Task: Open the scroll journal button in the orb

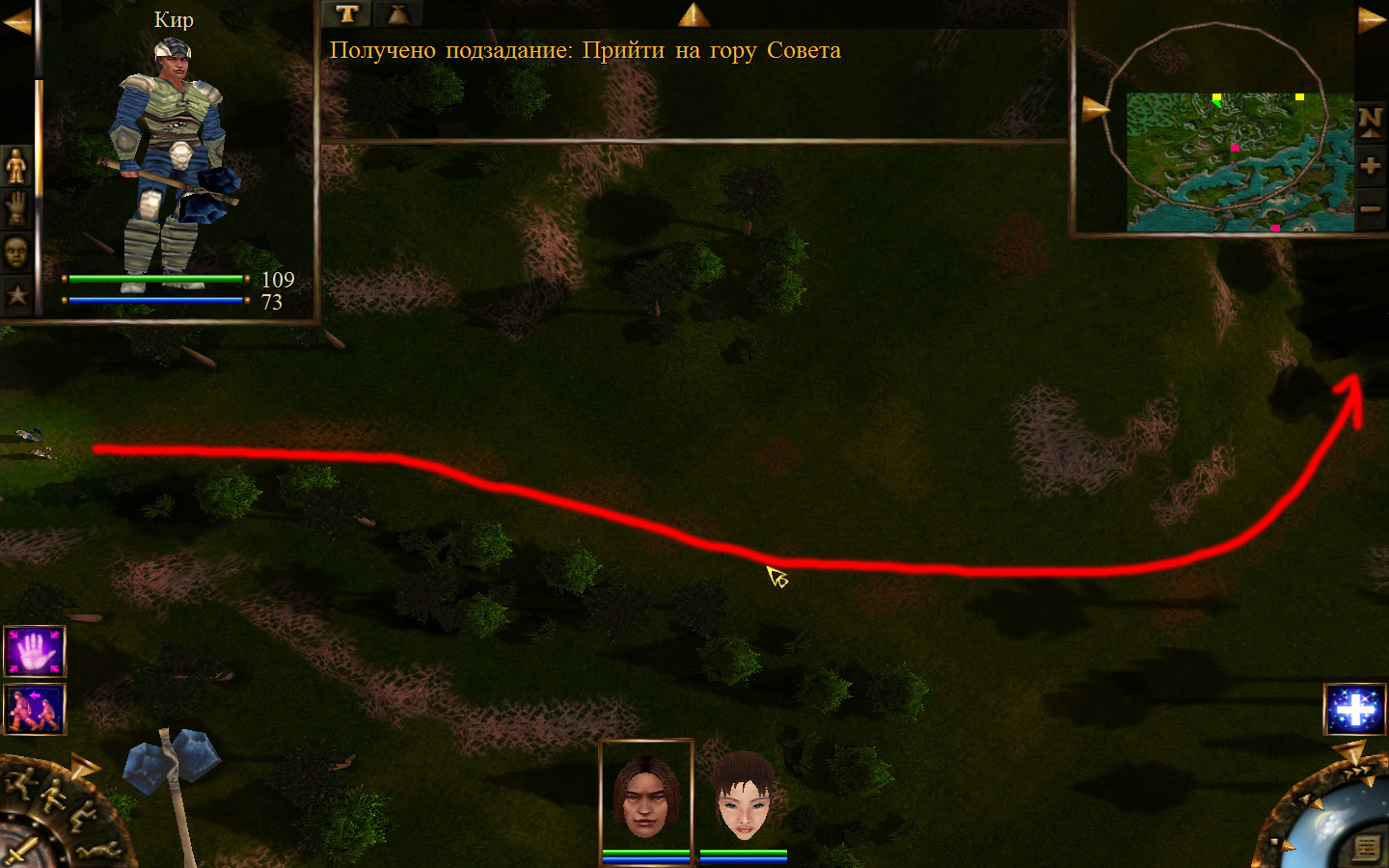Action: [1366, 847]
